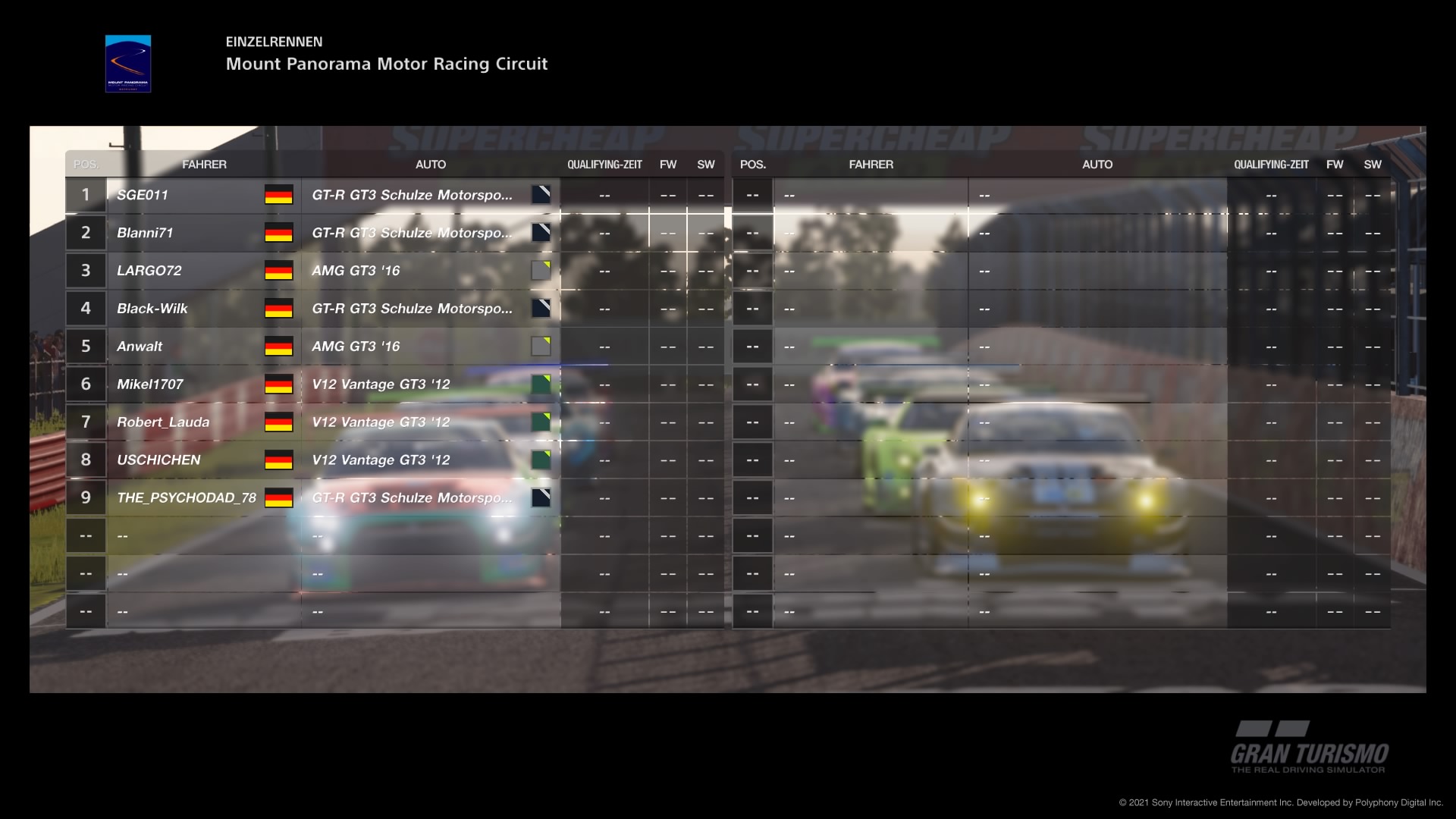Click the Mount Panorama circuit logo
The height and width of the screenshot is (819, 1456).
click(x=127, y=64)
